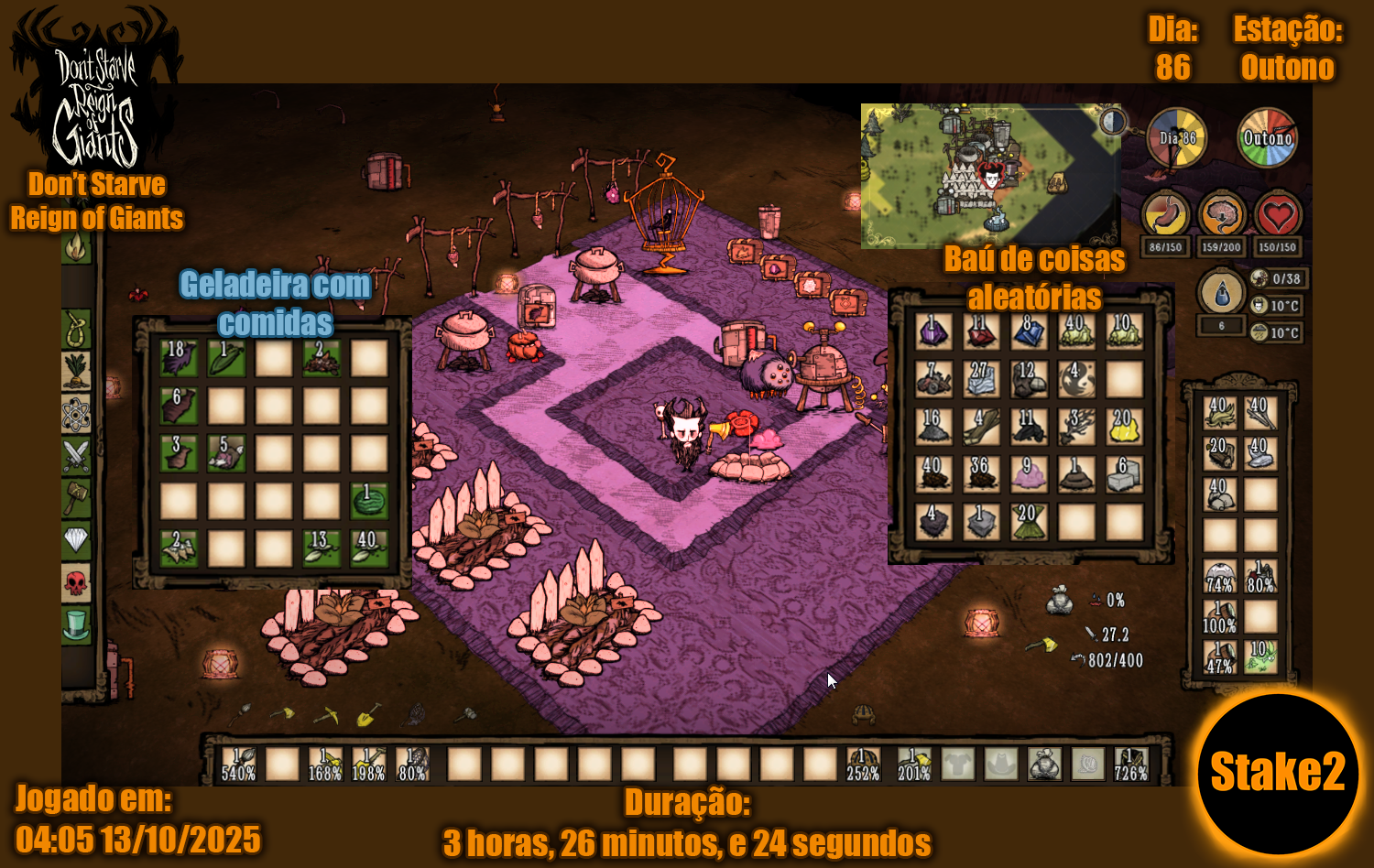Click the equipped backpack slot in equipment bar
1374x868 pixels.
1044,764
